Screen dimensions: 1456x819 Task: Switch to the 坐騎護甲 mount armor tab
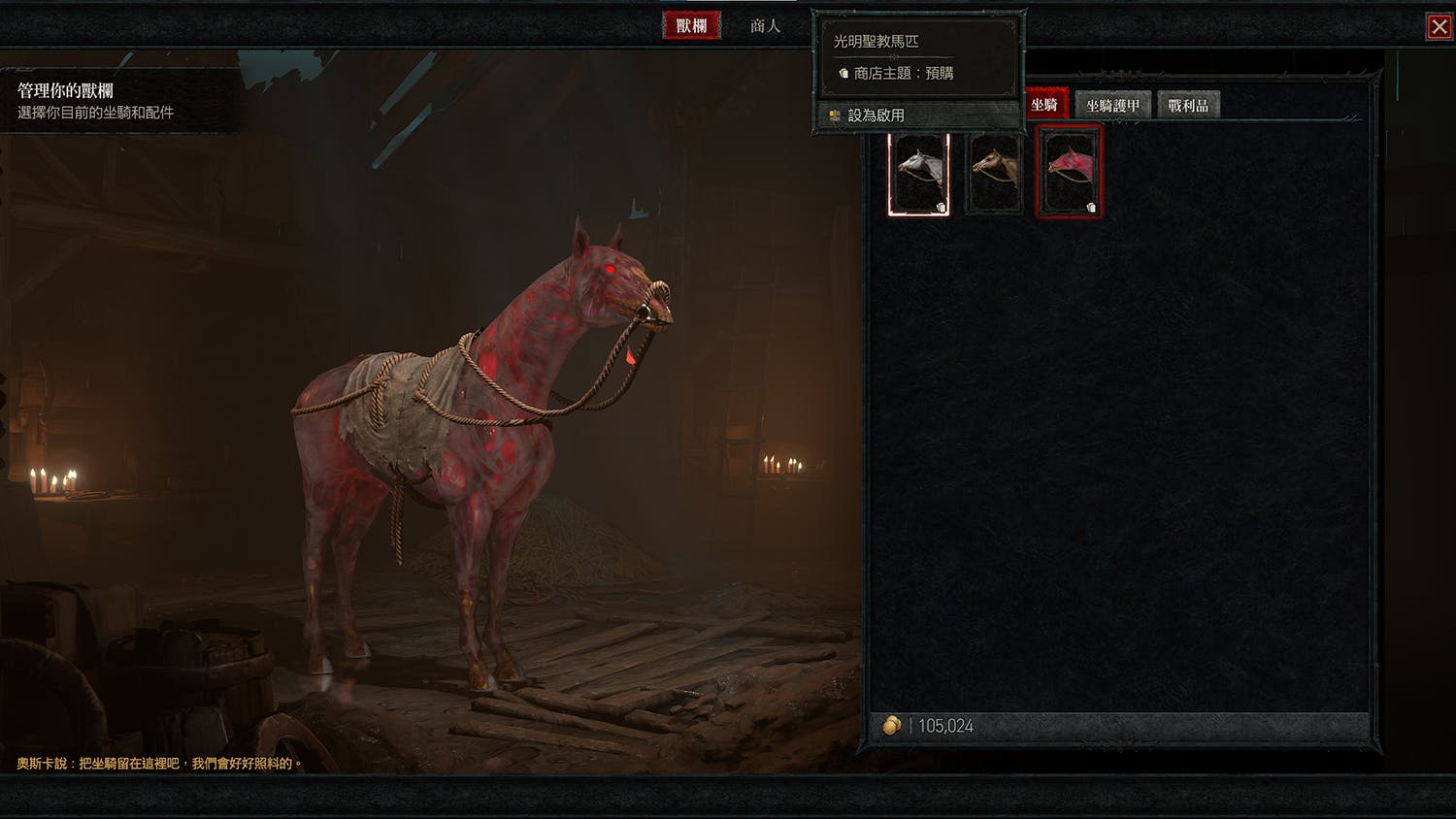(1112, 106)
